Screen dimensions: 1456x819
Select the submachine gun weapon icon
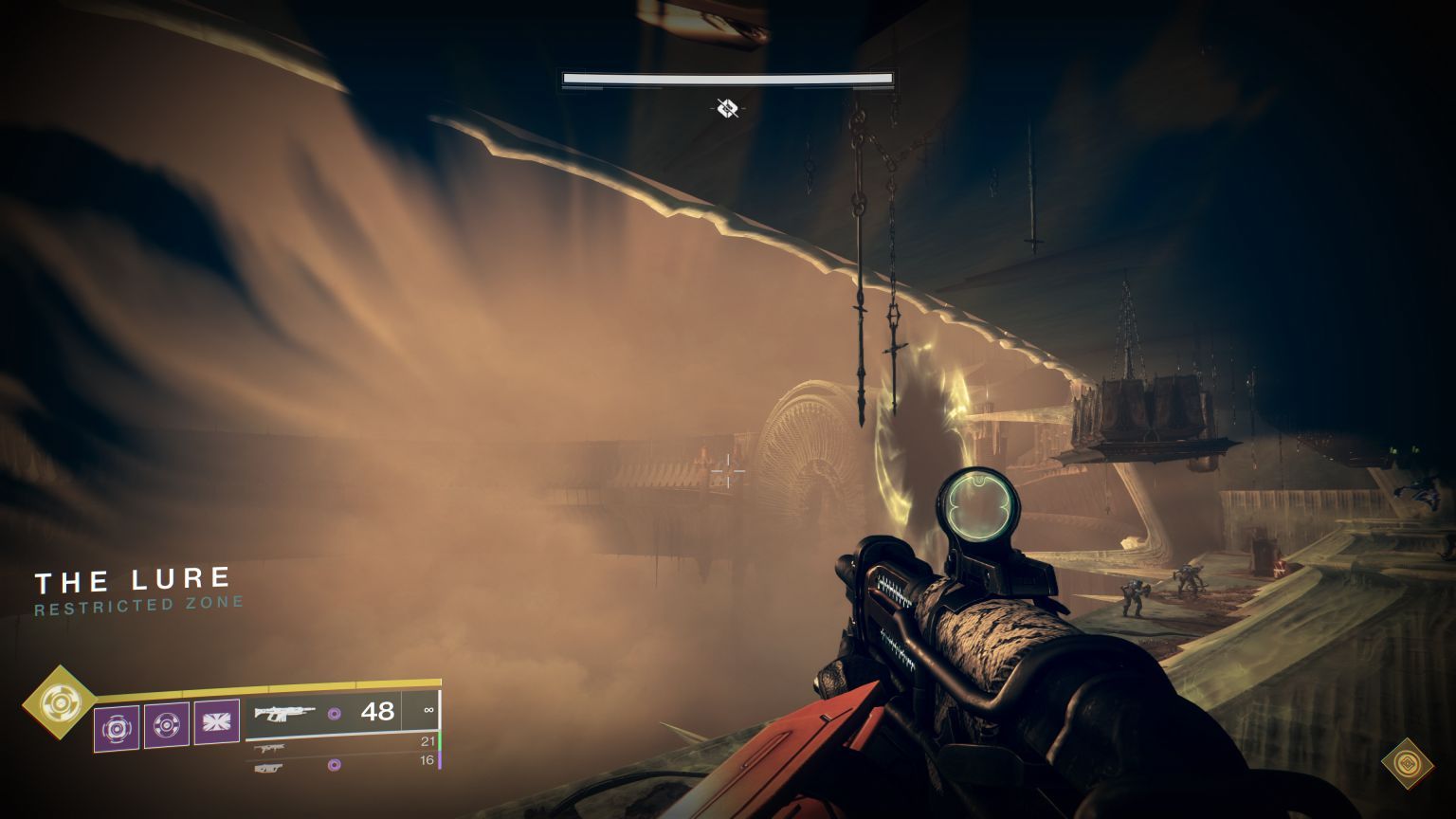[x=270, y=747]
